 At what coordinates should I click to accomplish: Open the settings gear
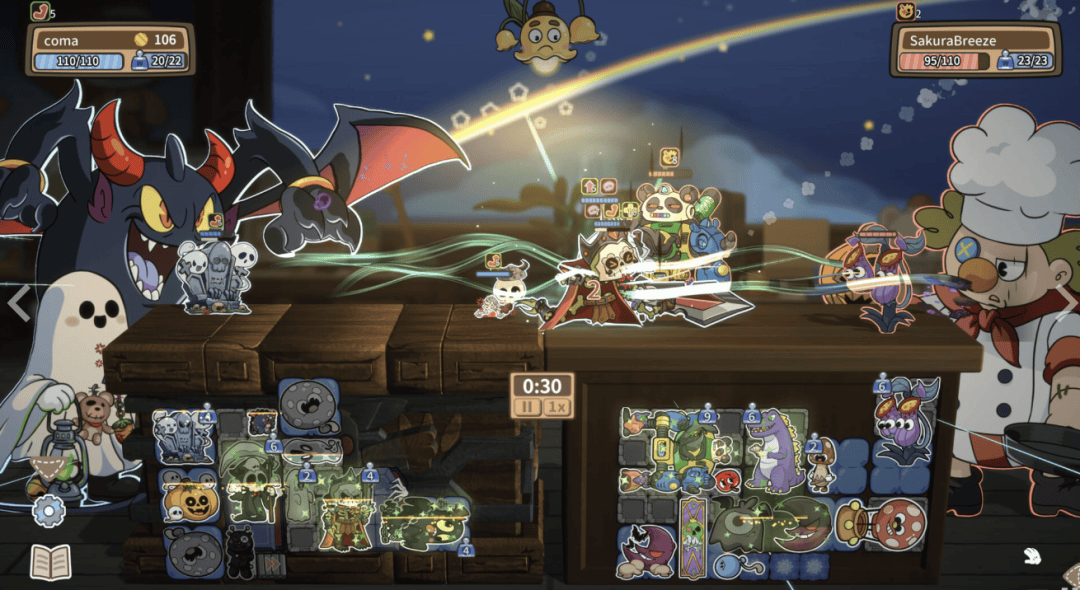tap(47, 512)
